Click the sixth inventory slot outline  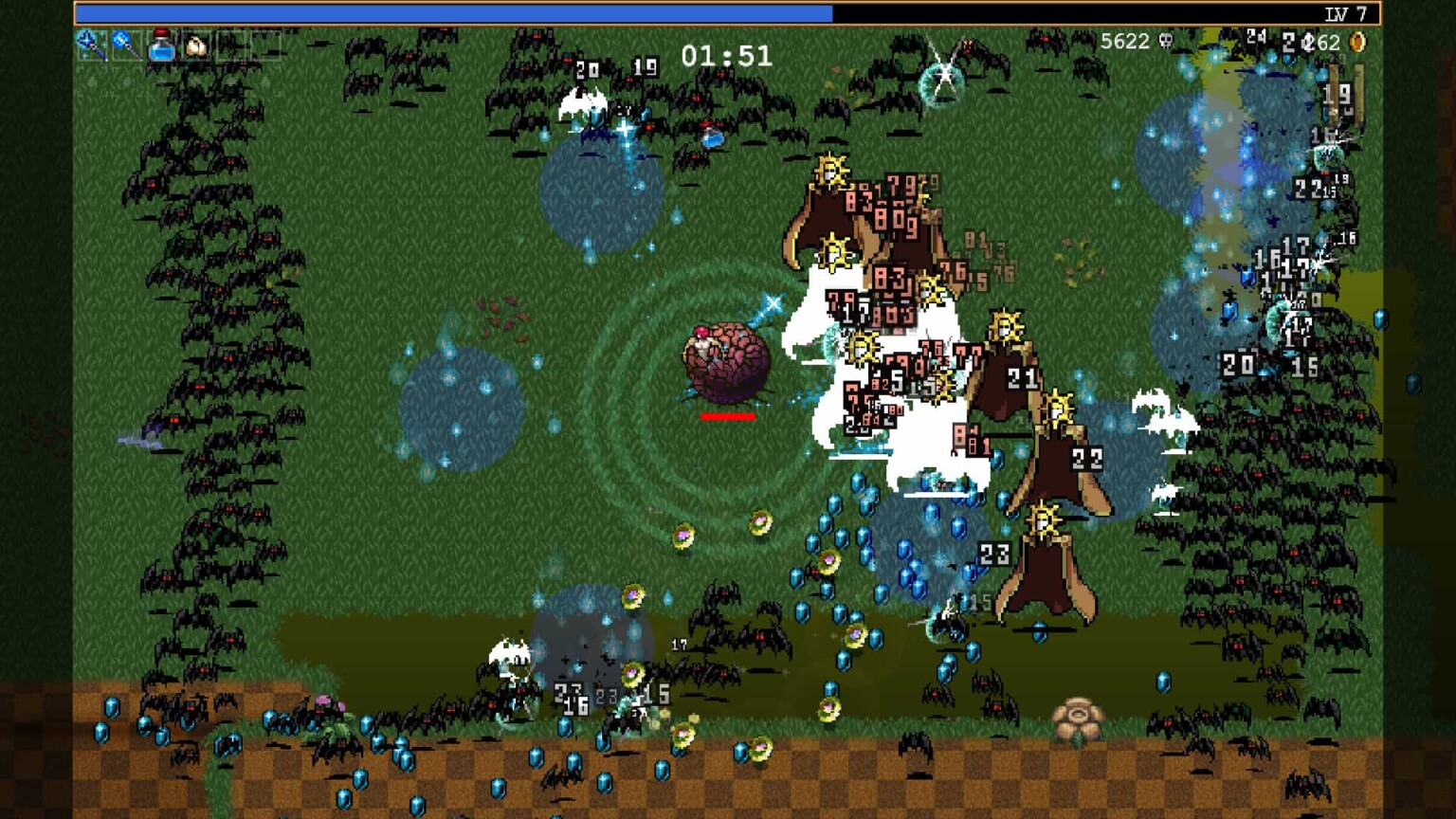(x=268, y=45)
